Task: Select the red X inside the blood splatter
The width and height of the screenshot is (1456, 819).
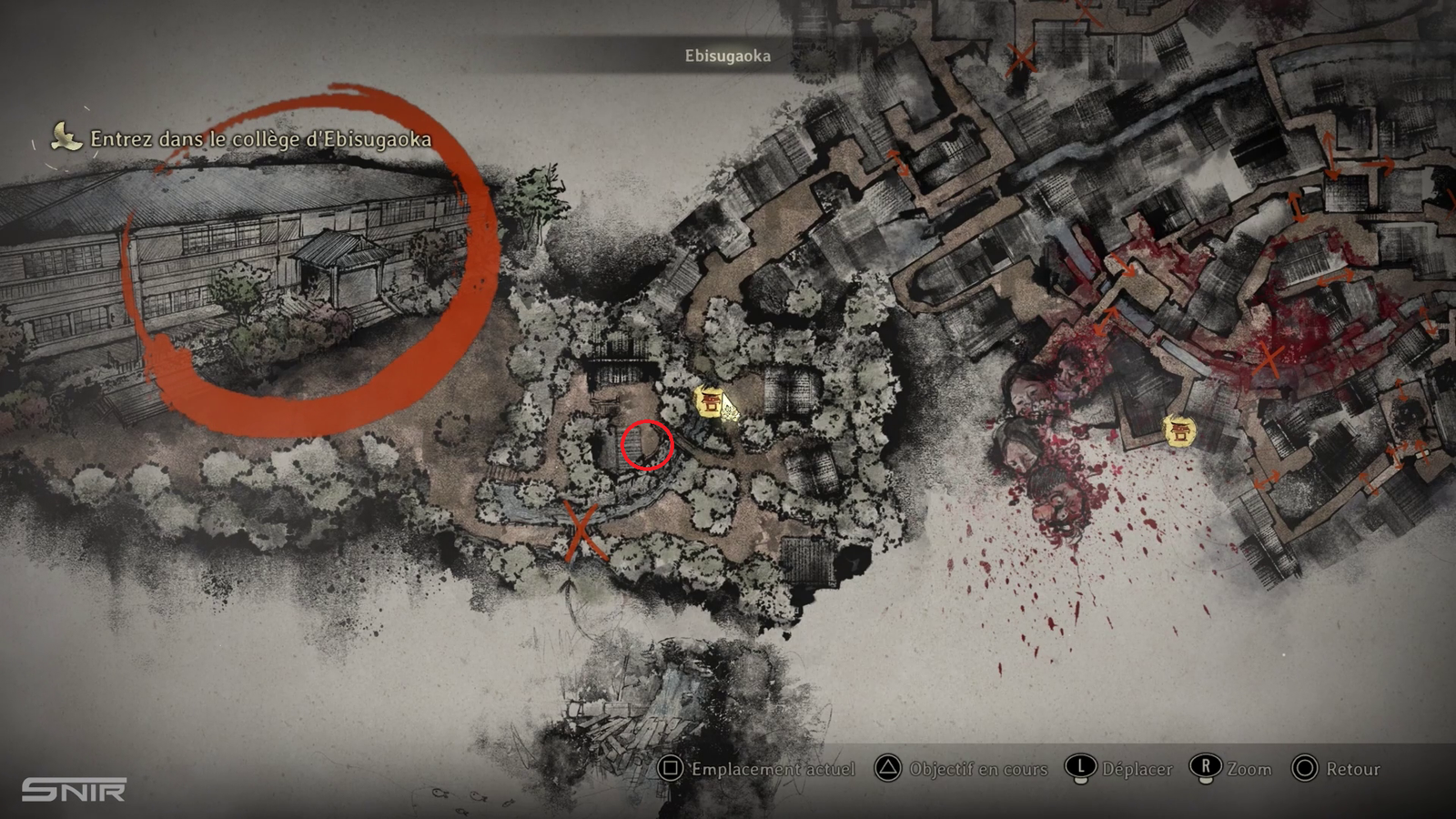Action: tap(1267, 360)
